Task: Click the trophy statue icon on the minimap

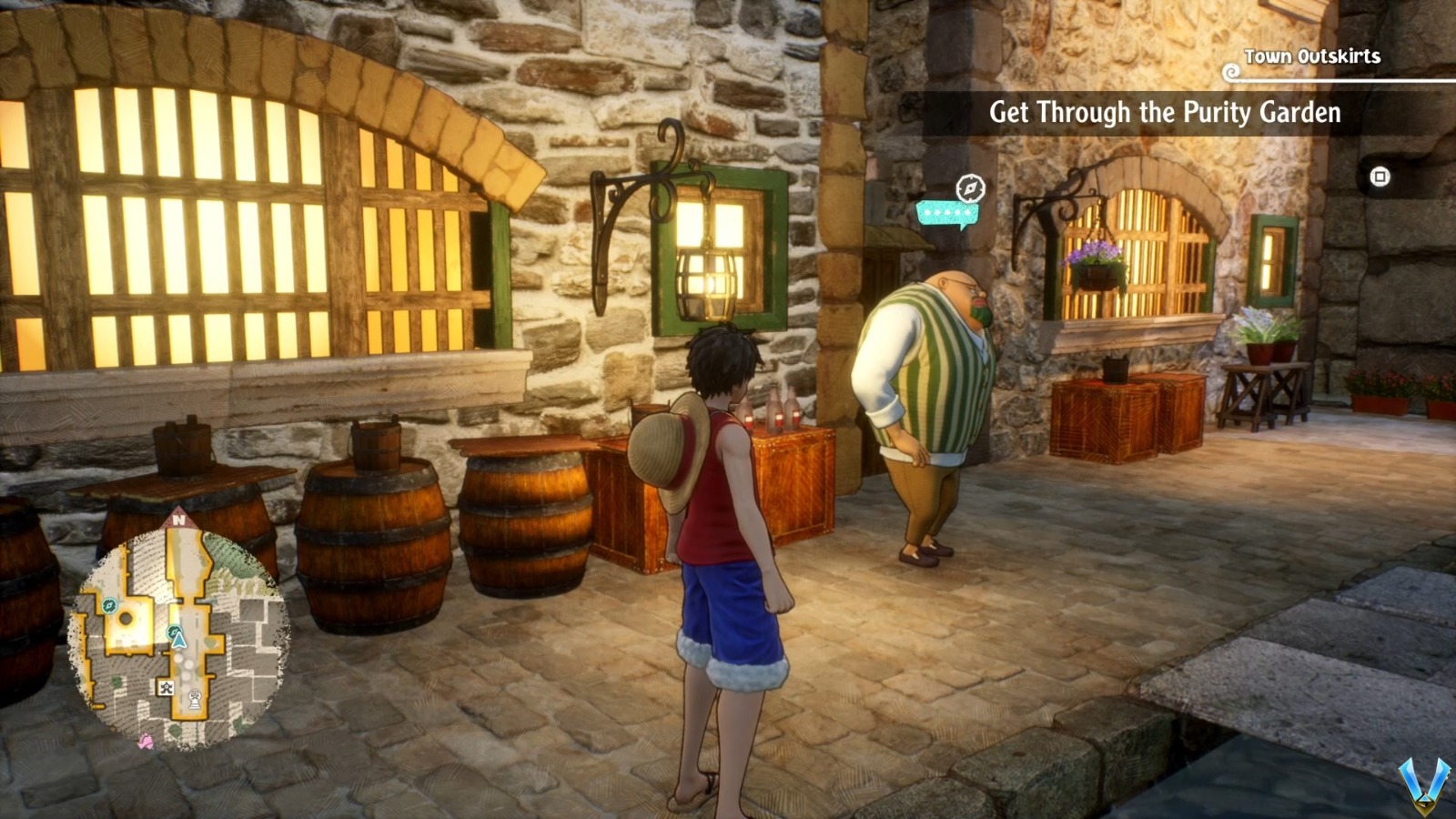Action: [x=196, y=697]
